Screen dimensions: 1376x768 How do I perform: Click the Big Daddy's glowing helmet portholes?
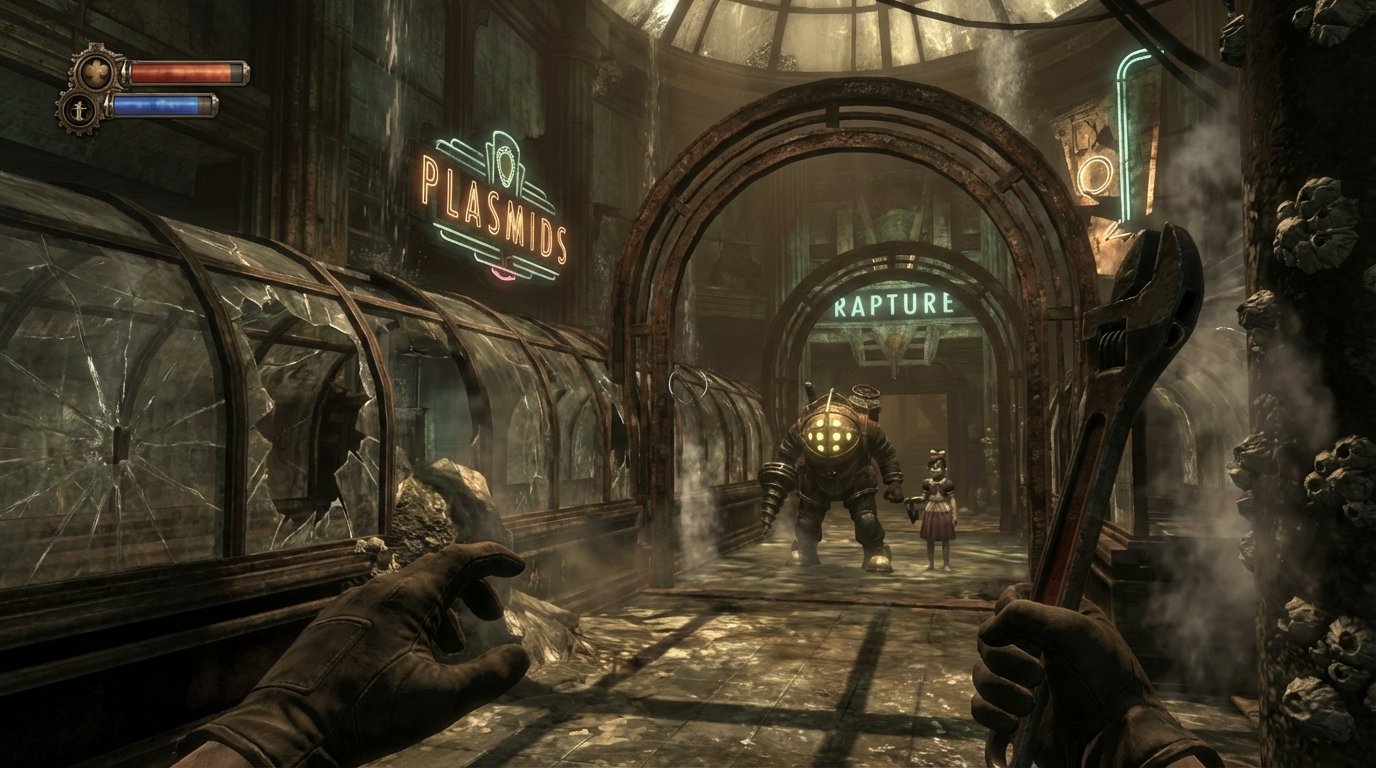point(829,434)
